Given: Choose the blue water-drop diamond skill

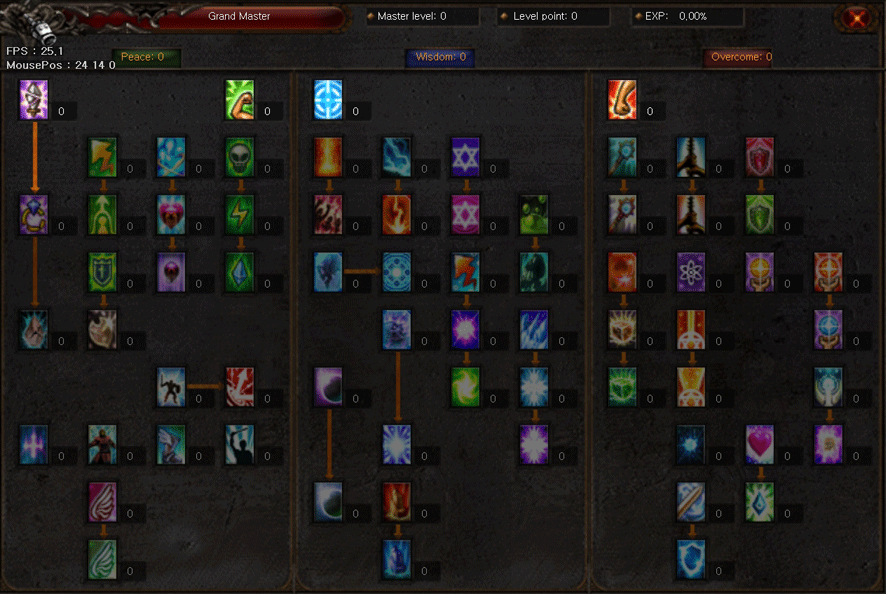Looking at the screenshot, I should point(760,502).
